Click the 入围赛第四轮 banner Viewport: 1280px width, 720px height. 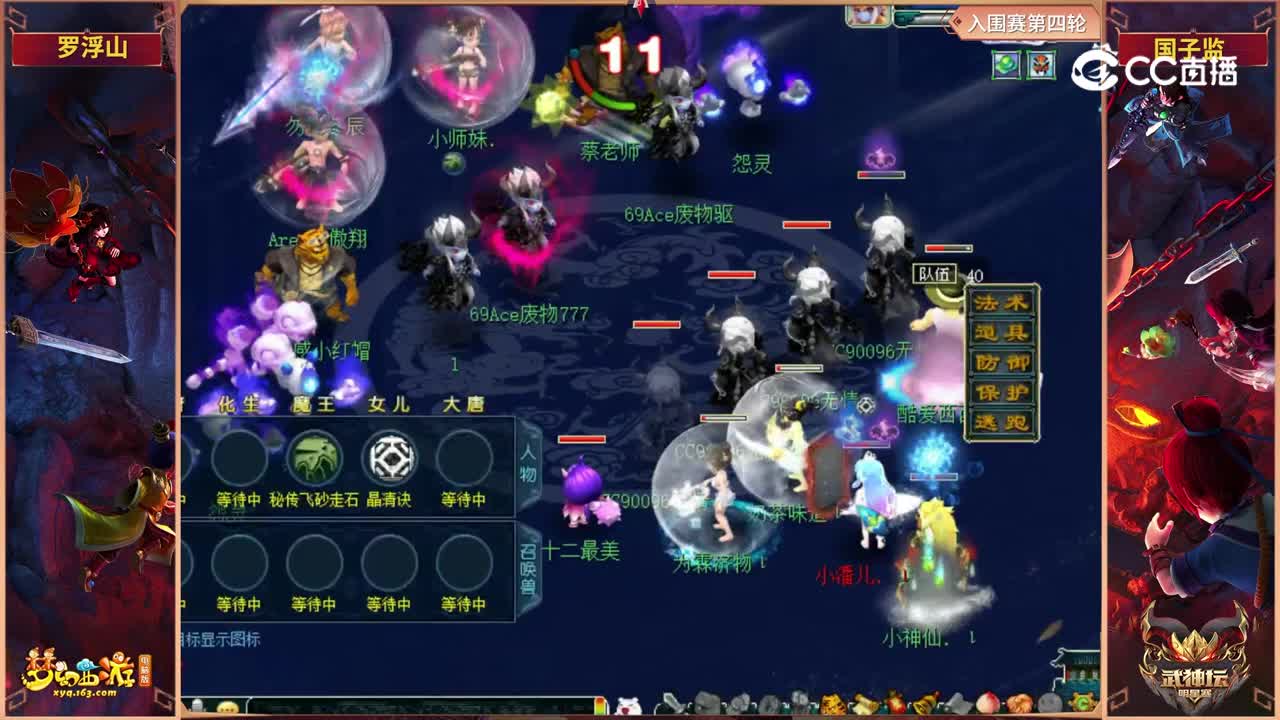pyautogui.click(x=1028, y=21)
